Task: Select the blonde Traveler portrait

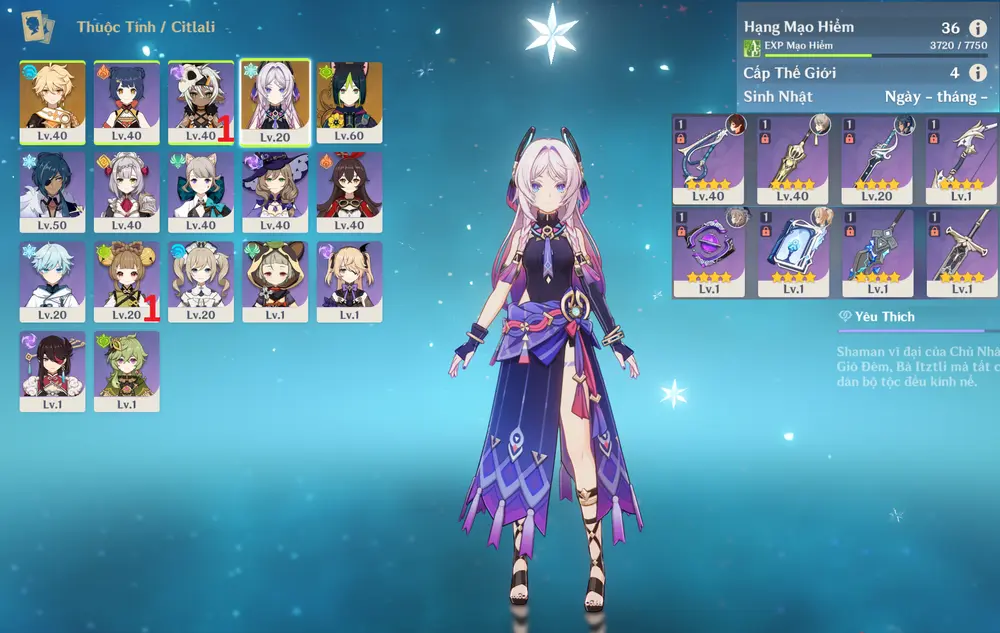Action: click(52, 102)
